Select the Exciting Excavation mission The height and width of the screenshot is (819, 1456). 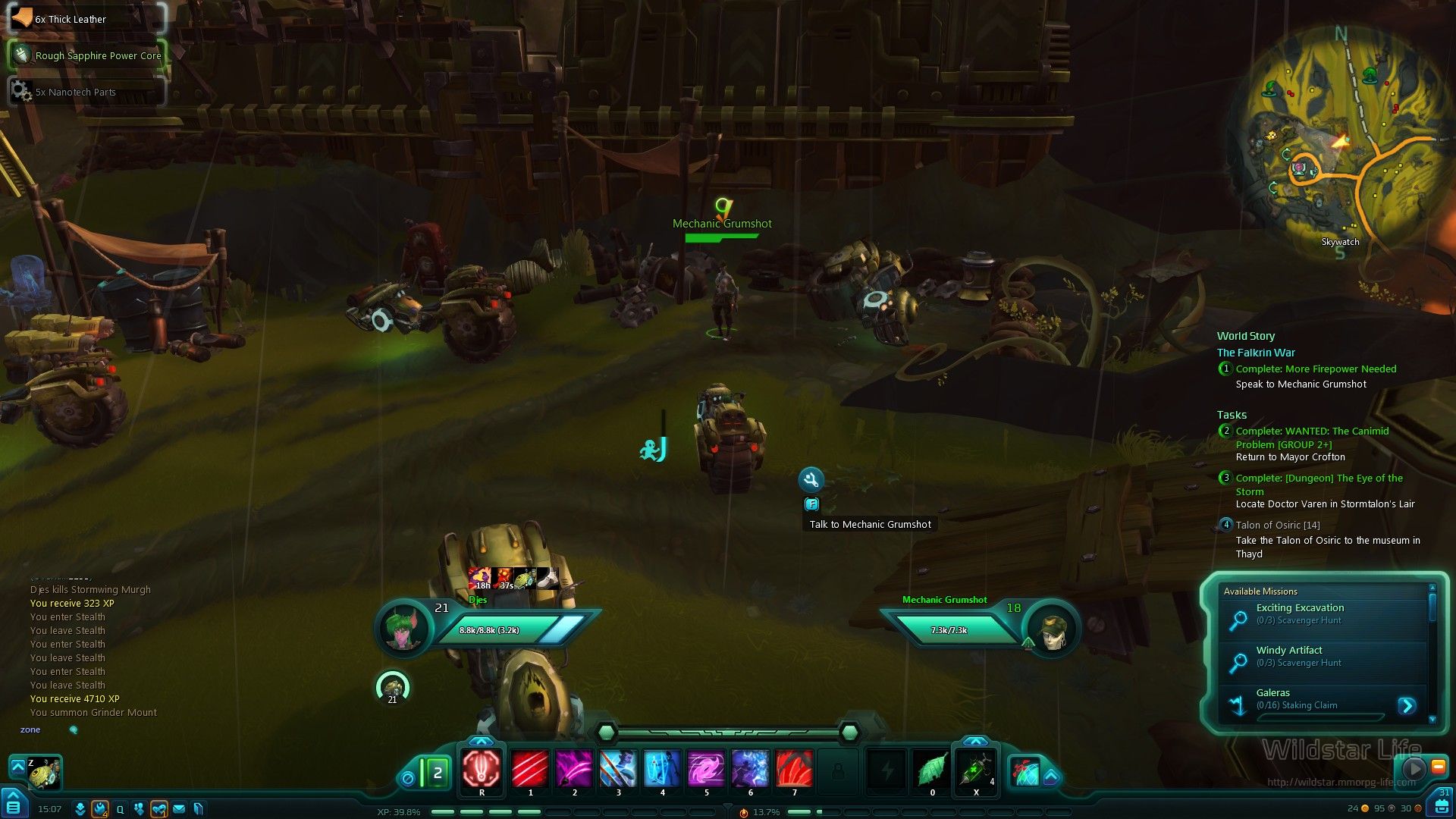tap(1300, 608)
